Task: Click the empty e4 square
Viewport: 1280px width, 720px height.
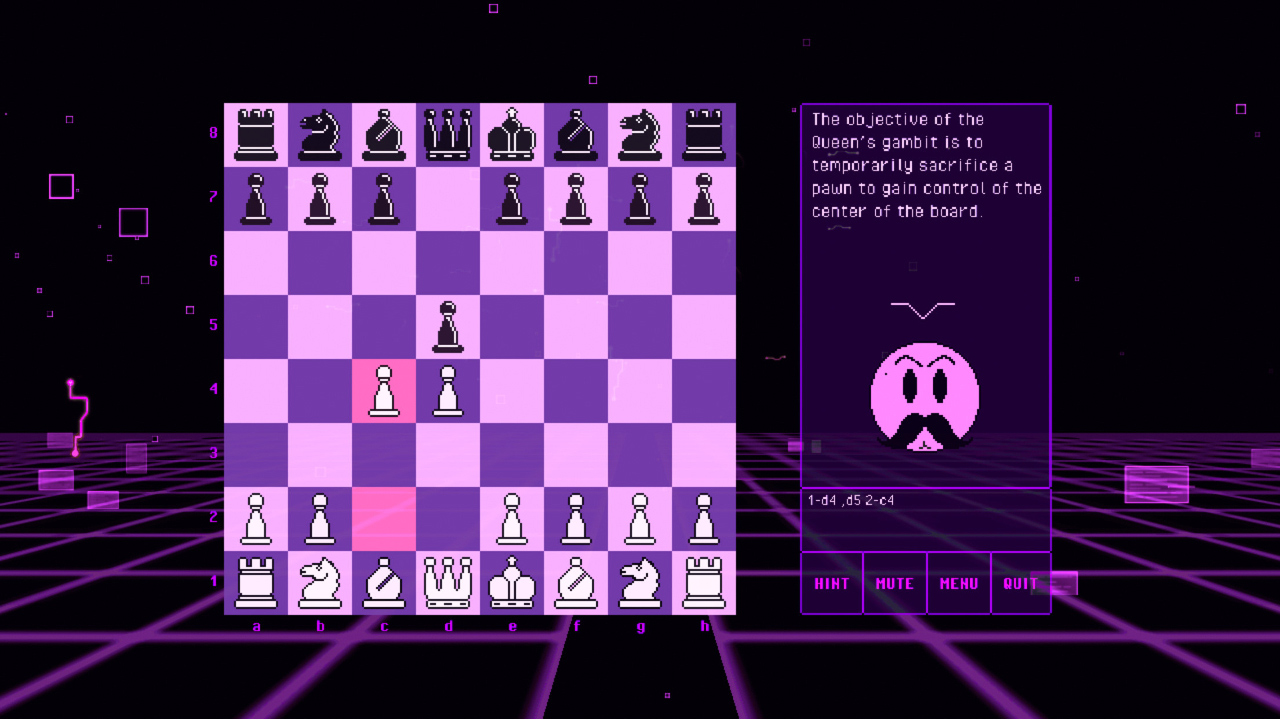Action: click(x=512, y=390)
